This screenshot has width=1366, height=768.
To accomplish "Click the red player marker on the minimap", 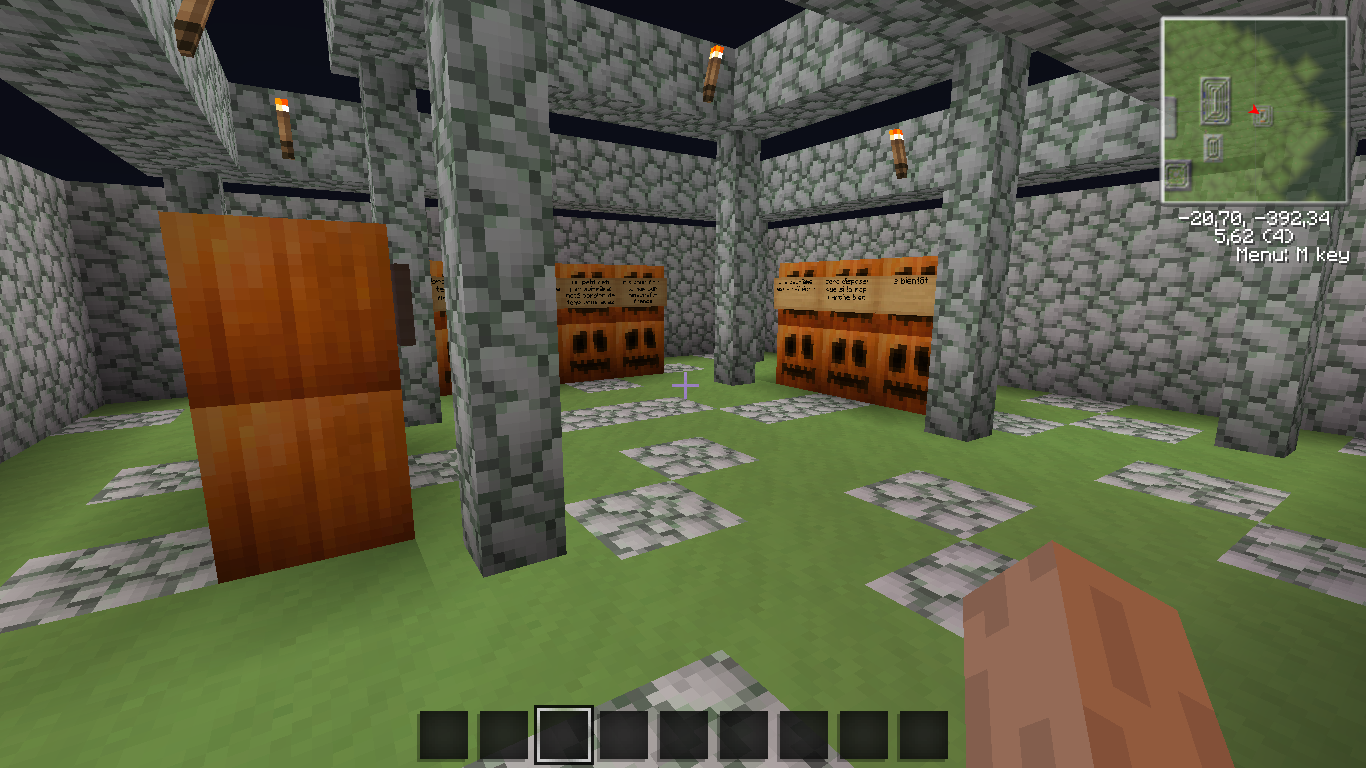I will [x=1253, y=111].
